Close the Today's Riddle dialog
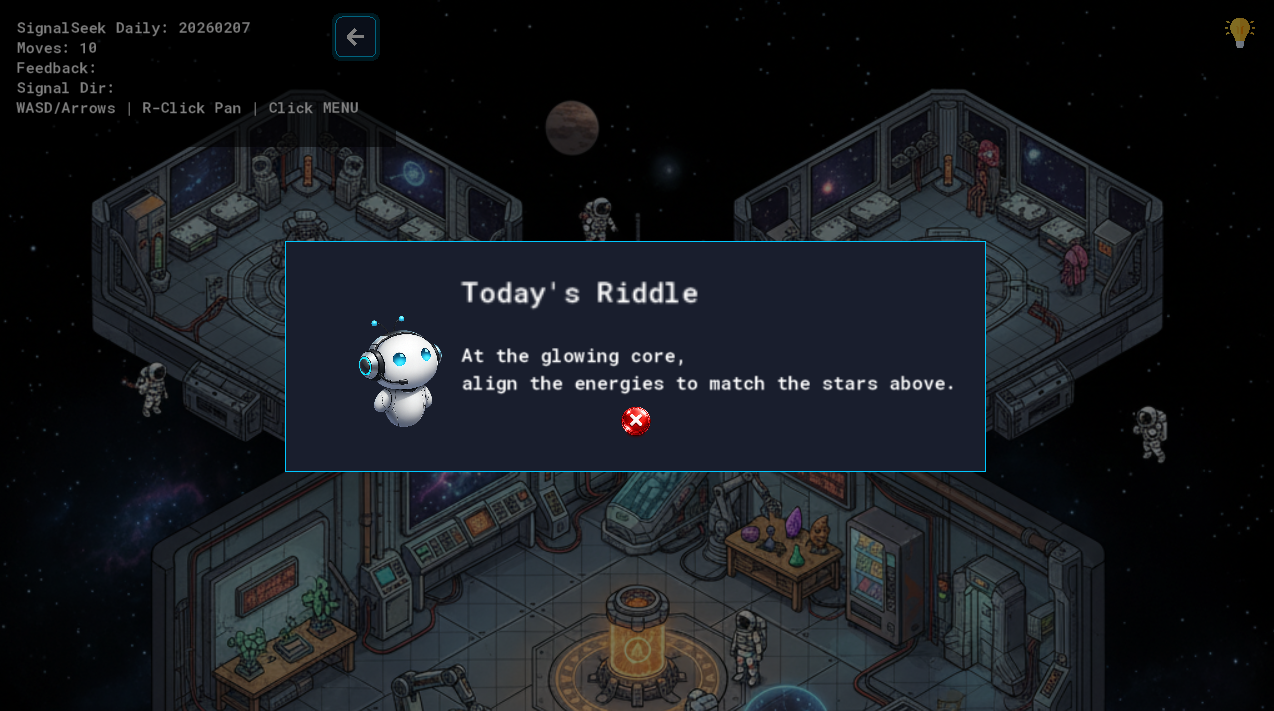 coord(636,422)
